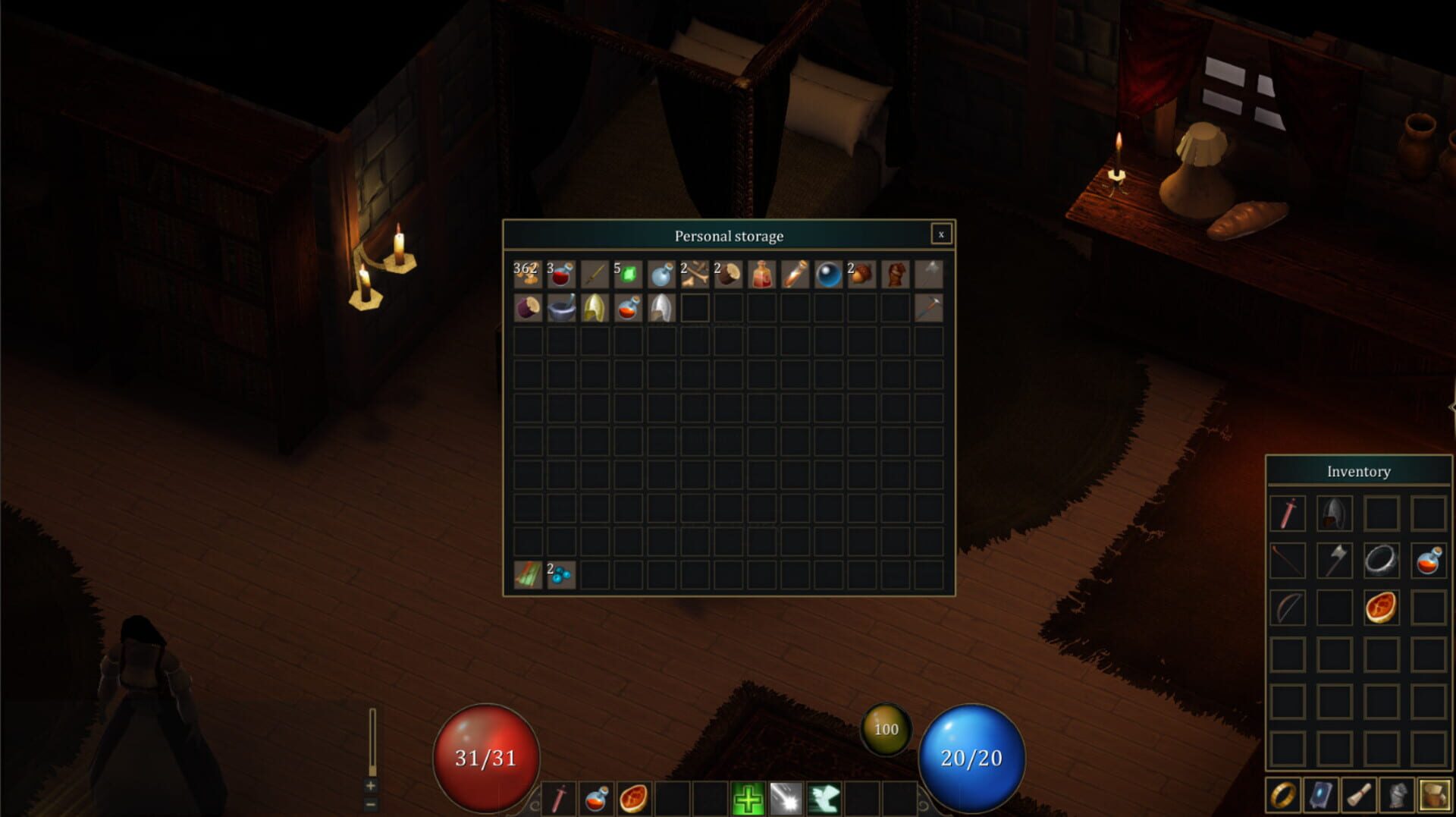The height and width of the screenshot is (817, 1456).
Task: Open the armor equipment panel button
Action: [x=1397, y=795]
